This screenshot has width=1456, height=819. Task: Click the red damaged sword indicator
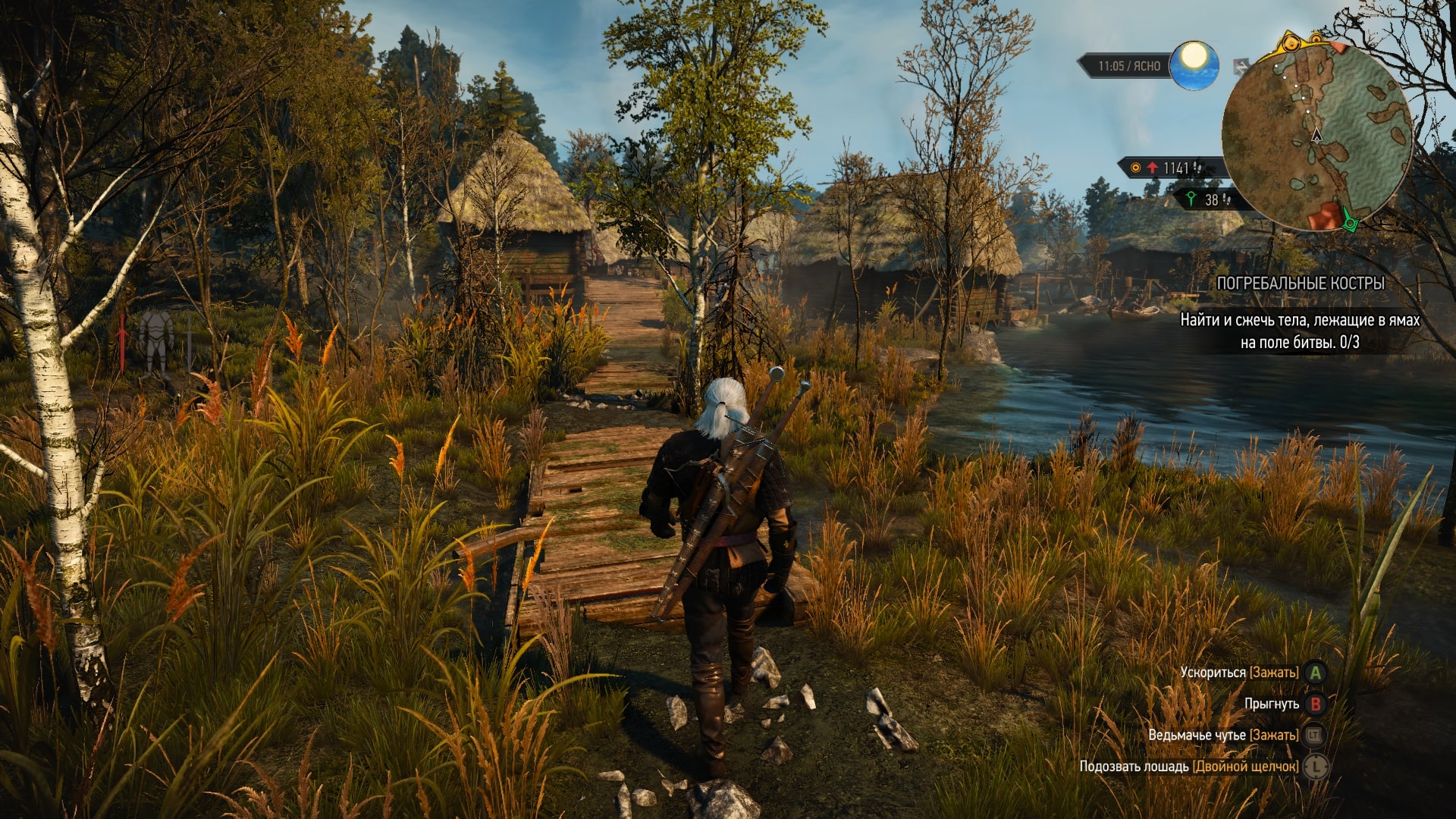pos(122,341)
